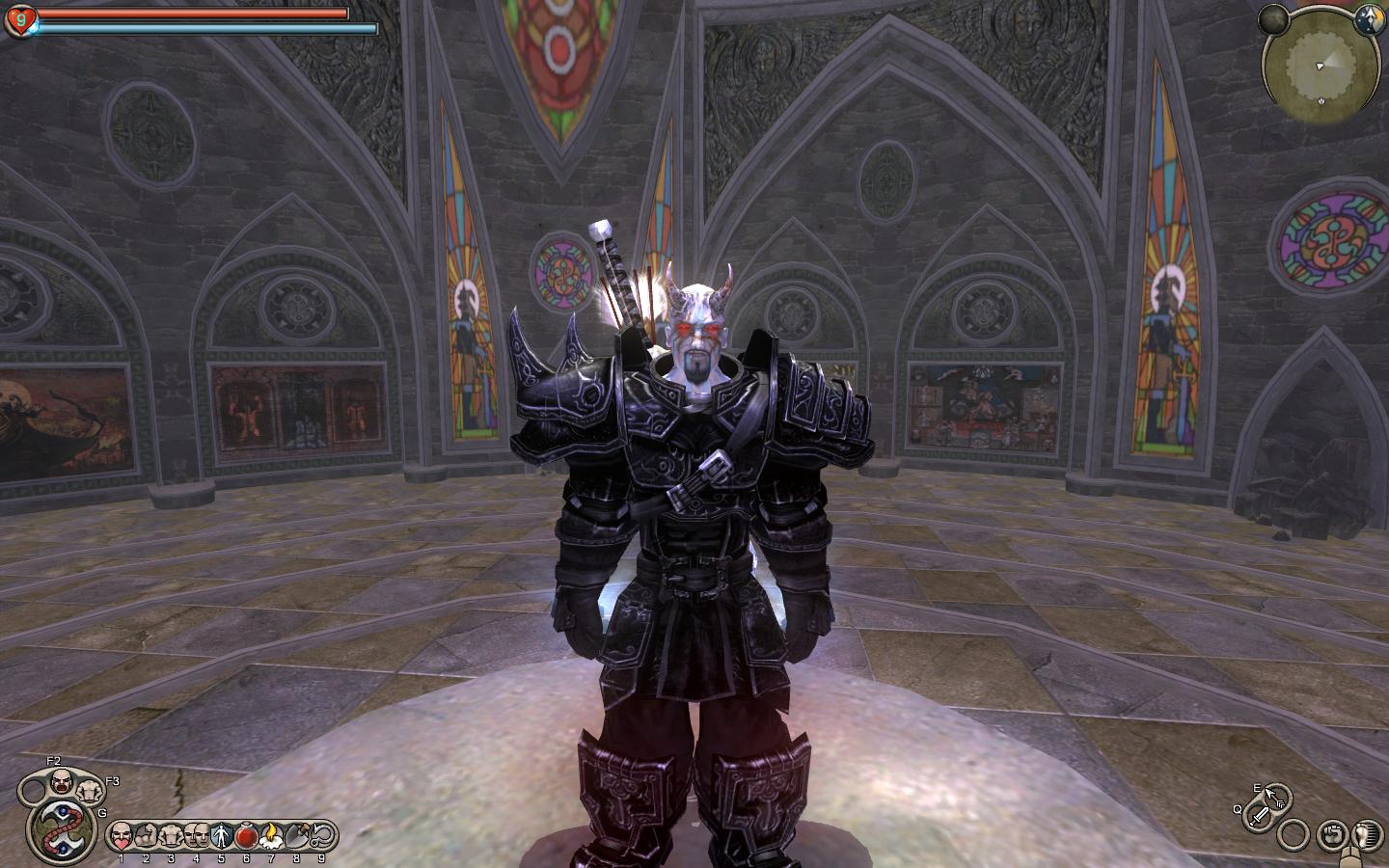1389x868 pixels.
Task: Pick the bare torso expression in hotbar
Action: click(171, 834)
